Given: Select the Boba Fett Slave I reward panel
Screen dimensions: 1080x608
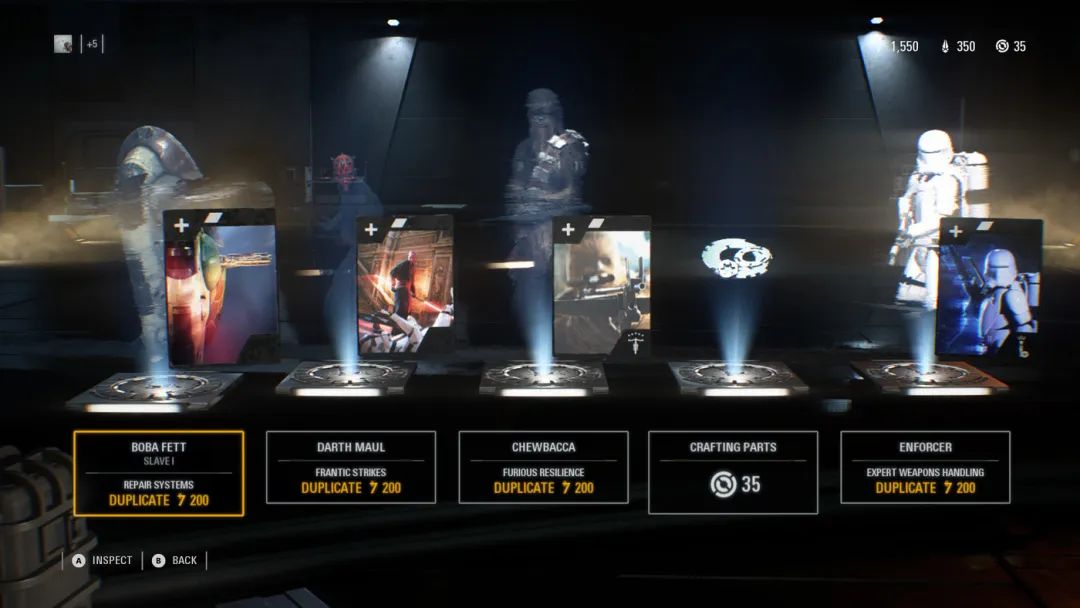Looking at the screenshot, I should coord(158,473).
